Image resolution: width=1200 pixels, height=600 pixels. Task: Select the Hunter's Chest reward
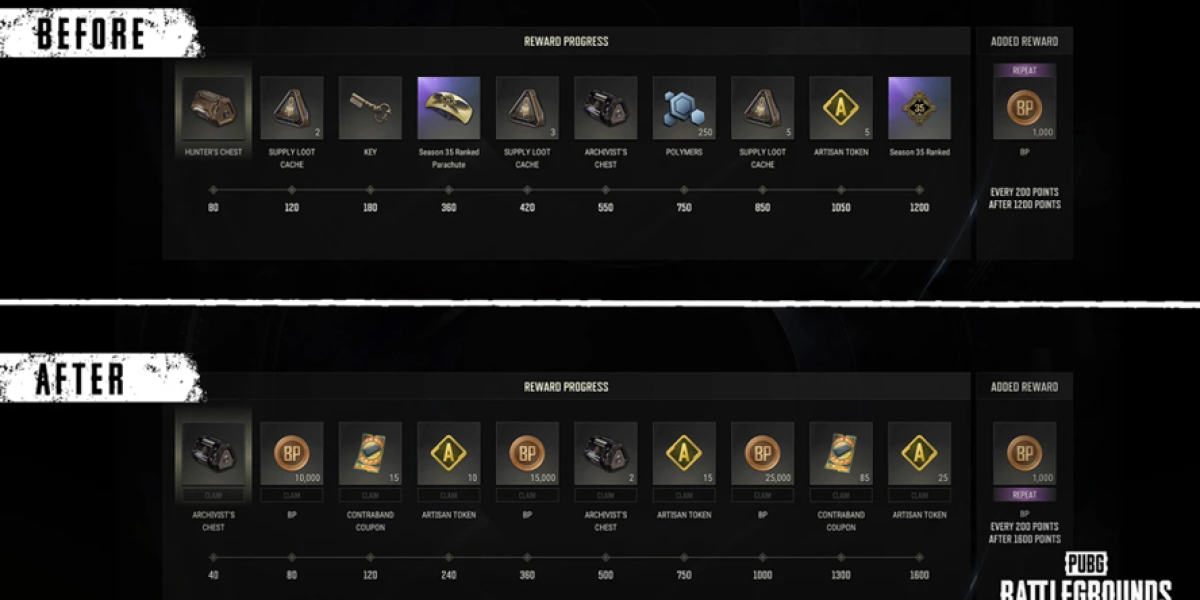pos(213,108)
